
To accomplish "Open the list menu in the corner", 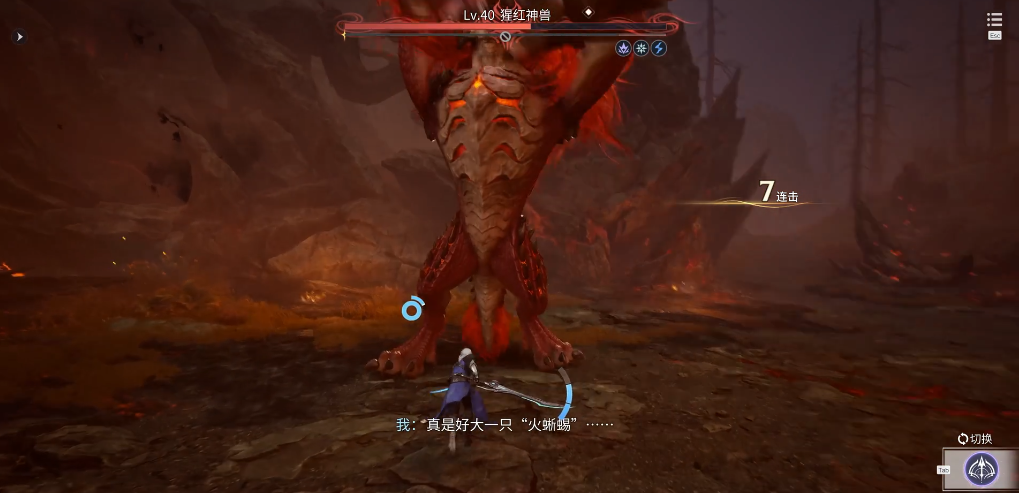I will 994,20.
